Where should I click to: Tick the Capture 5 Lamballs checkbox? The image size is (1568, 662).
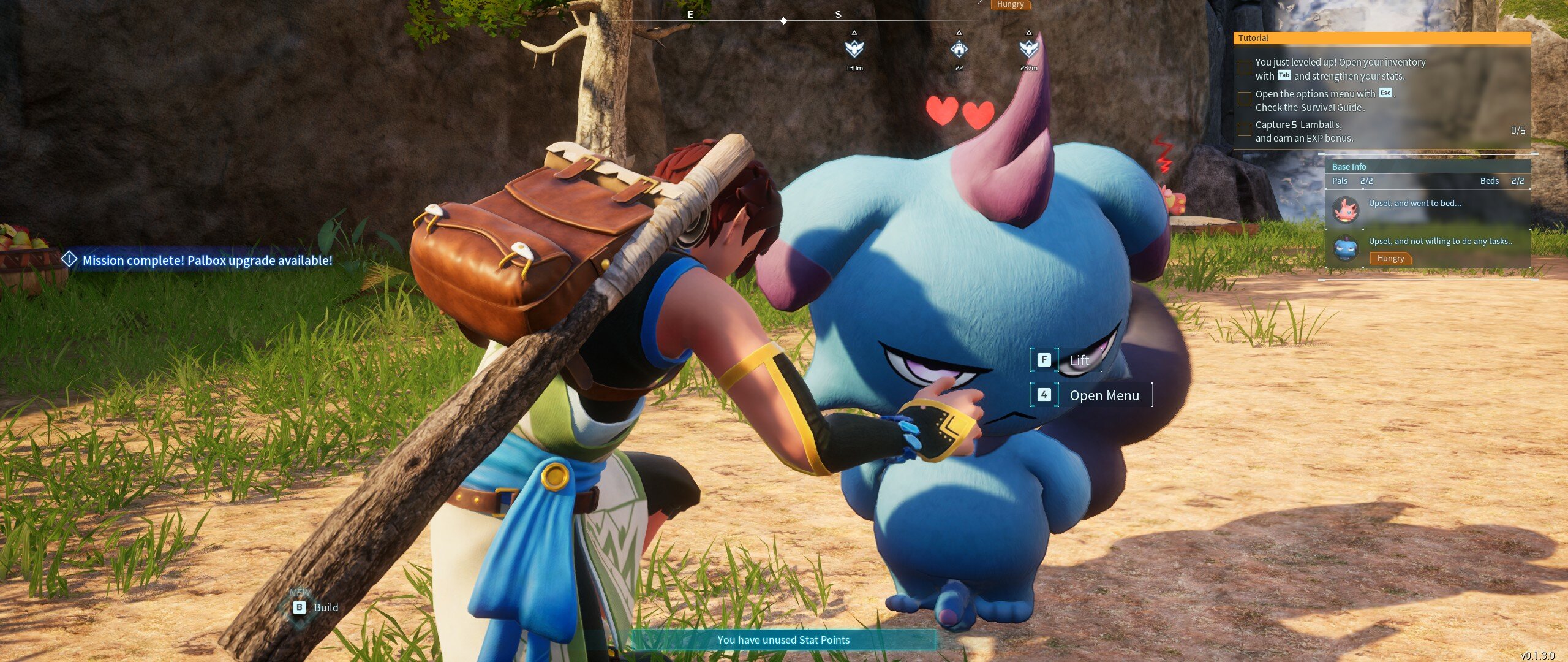coord(1244,130)
